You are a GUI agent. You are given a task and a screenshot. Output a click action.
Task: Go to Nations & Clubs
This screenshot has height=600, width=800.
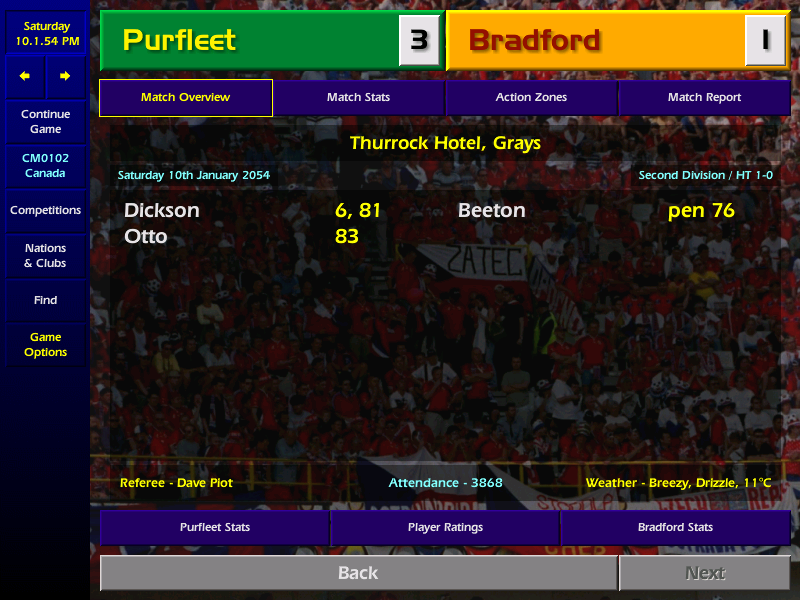pos(45,256)
